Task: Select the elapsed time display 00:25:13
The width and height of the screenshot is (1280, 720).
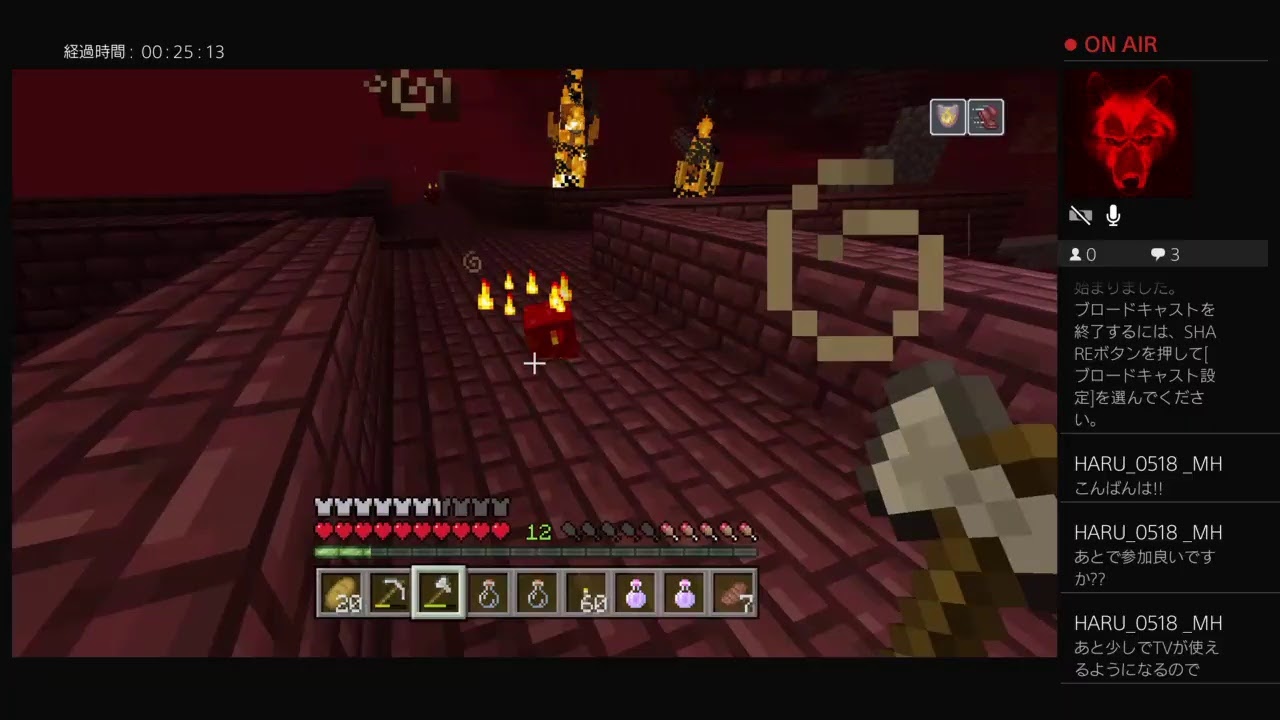Action: coord(148,51)
